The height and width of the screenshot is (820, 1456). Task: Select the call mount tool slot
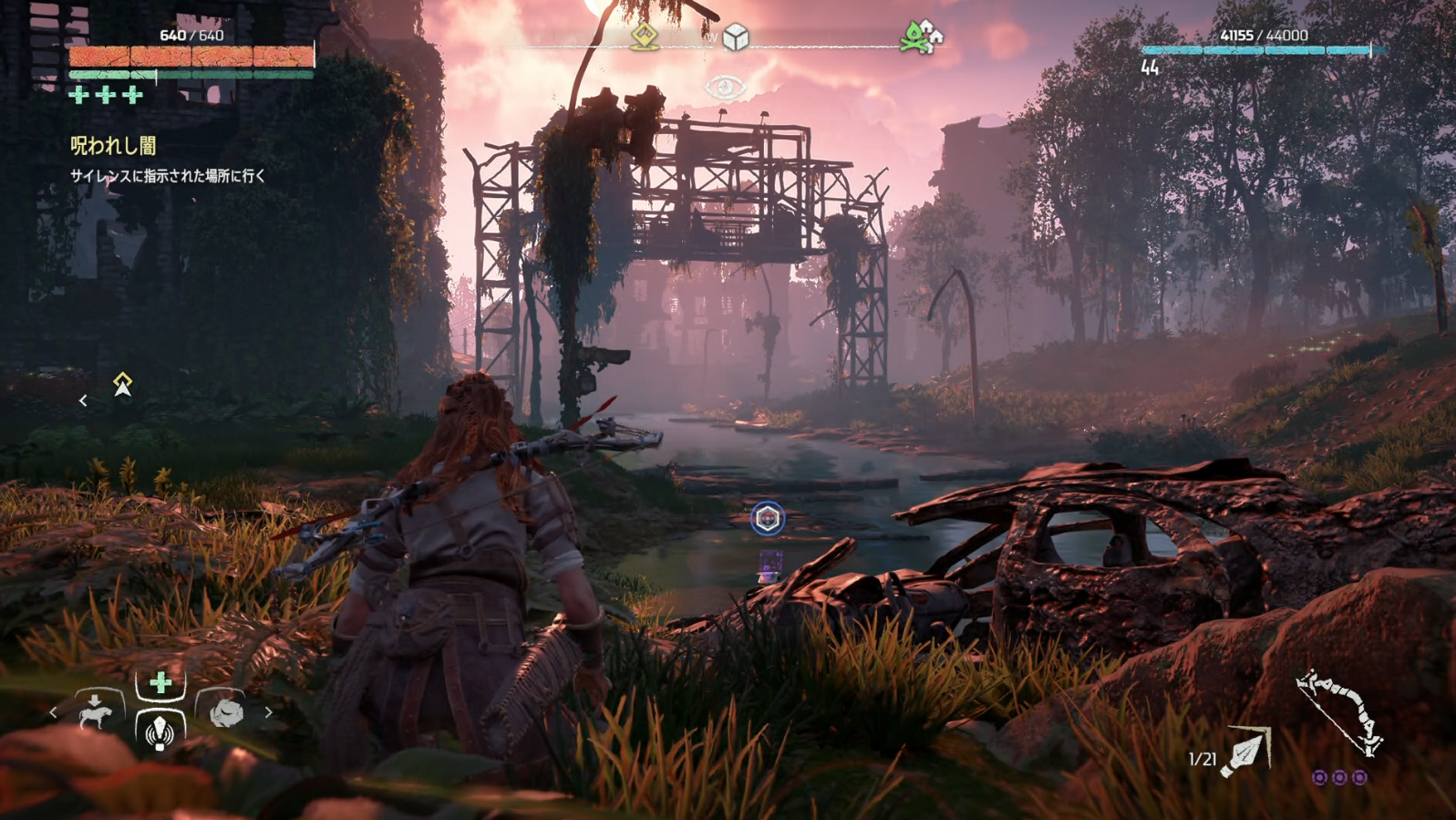(97, 711)
